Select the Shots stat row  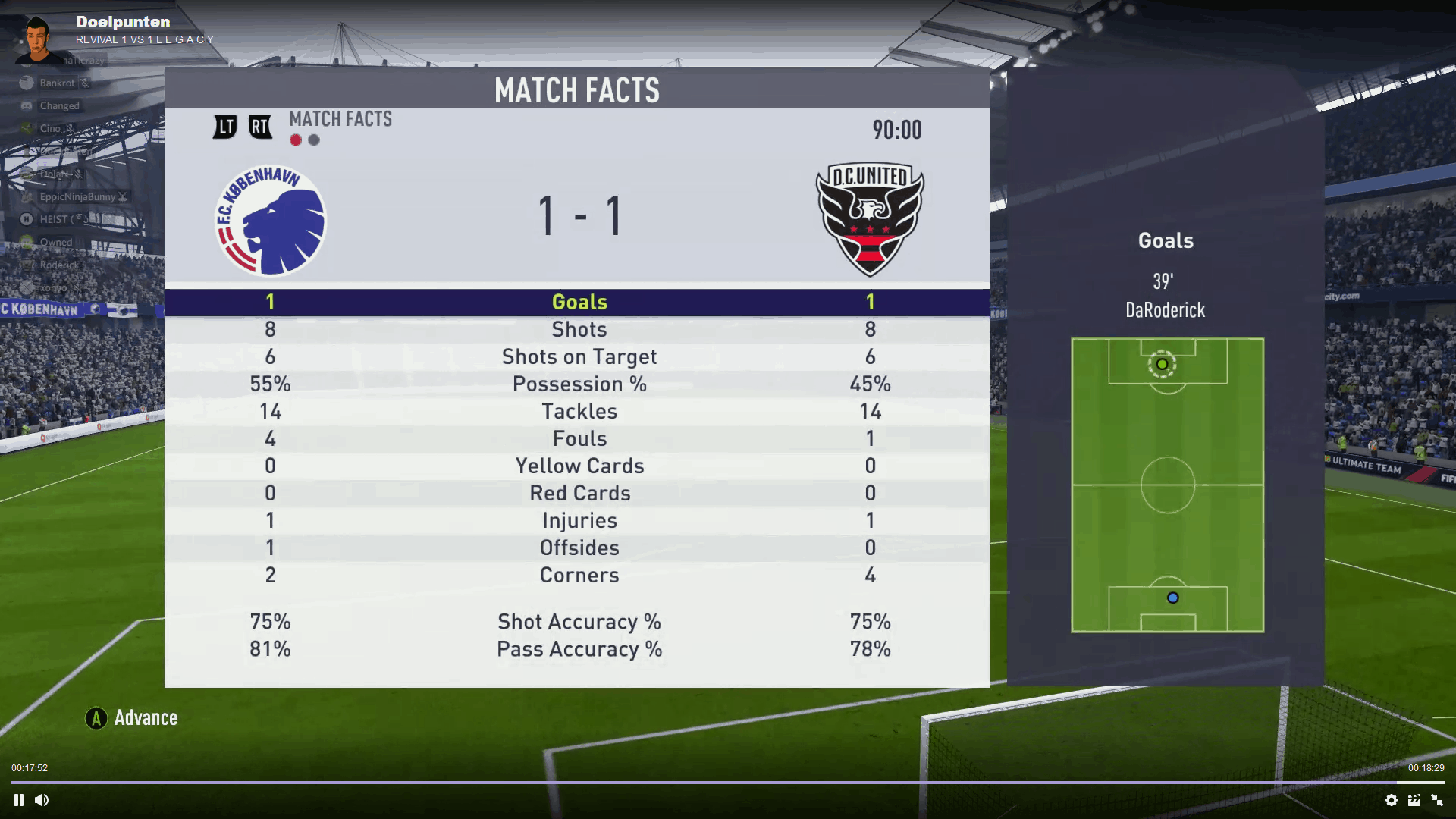[578, 329]
